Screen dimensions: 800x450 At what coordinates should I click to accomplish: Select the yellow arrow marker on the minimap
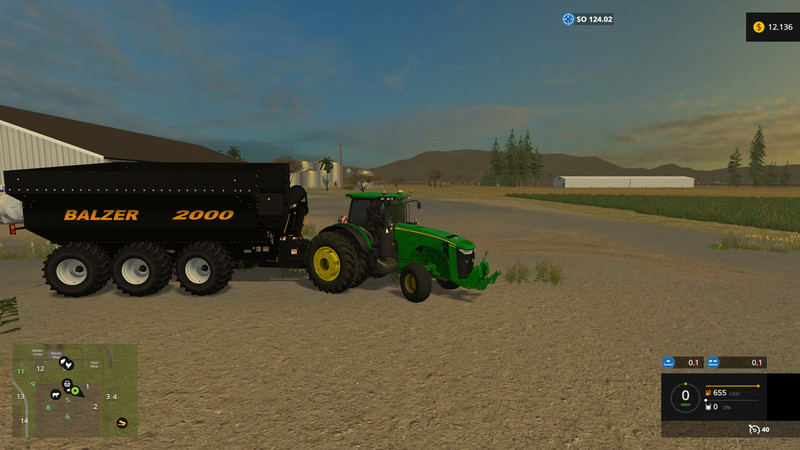tap(122, 421)
